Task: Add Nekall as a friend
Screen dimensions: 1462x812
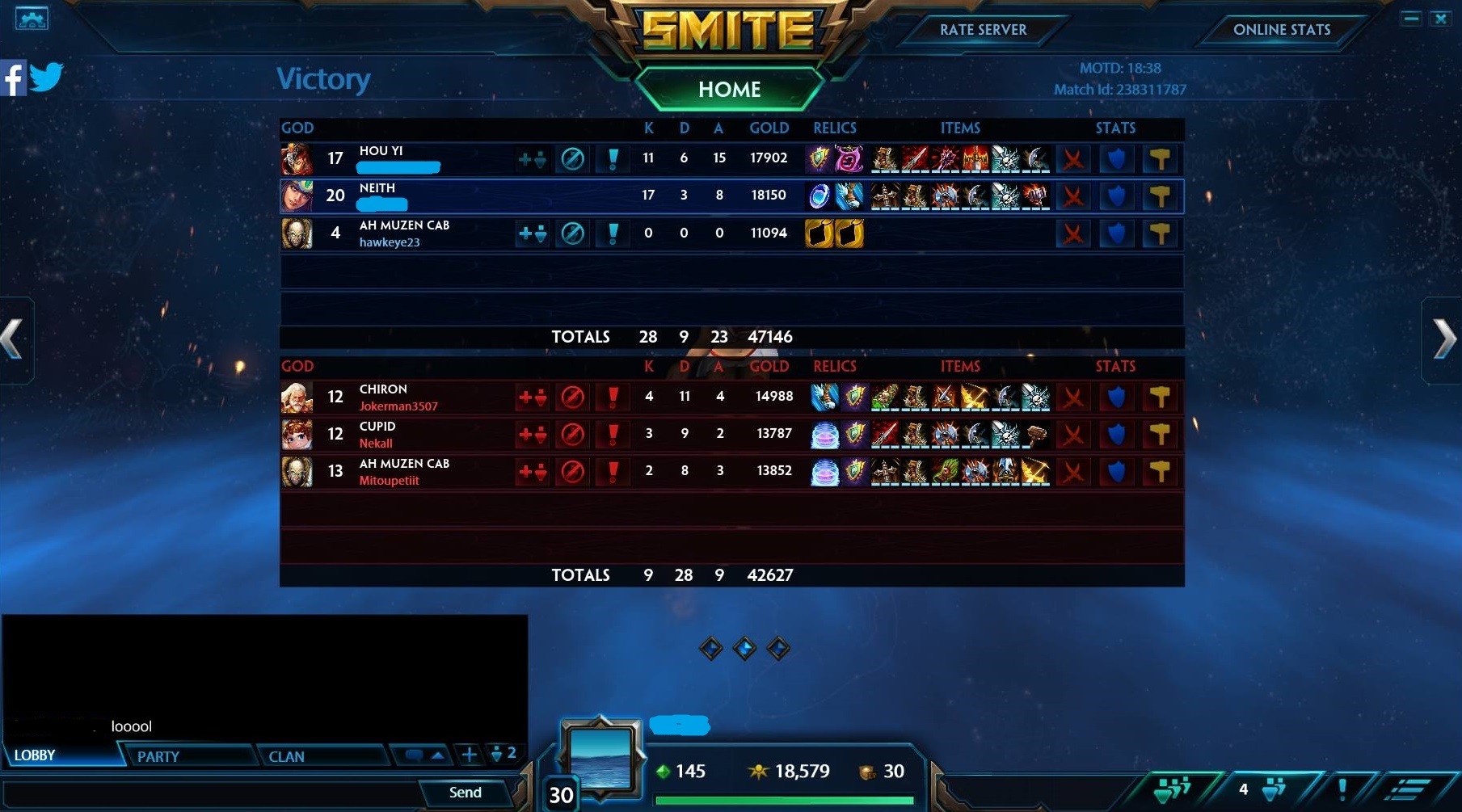Action: click(532, 434)
